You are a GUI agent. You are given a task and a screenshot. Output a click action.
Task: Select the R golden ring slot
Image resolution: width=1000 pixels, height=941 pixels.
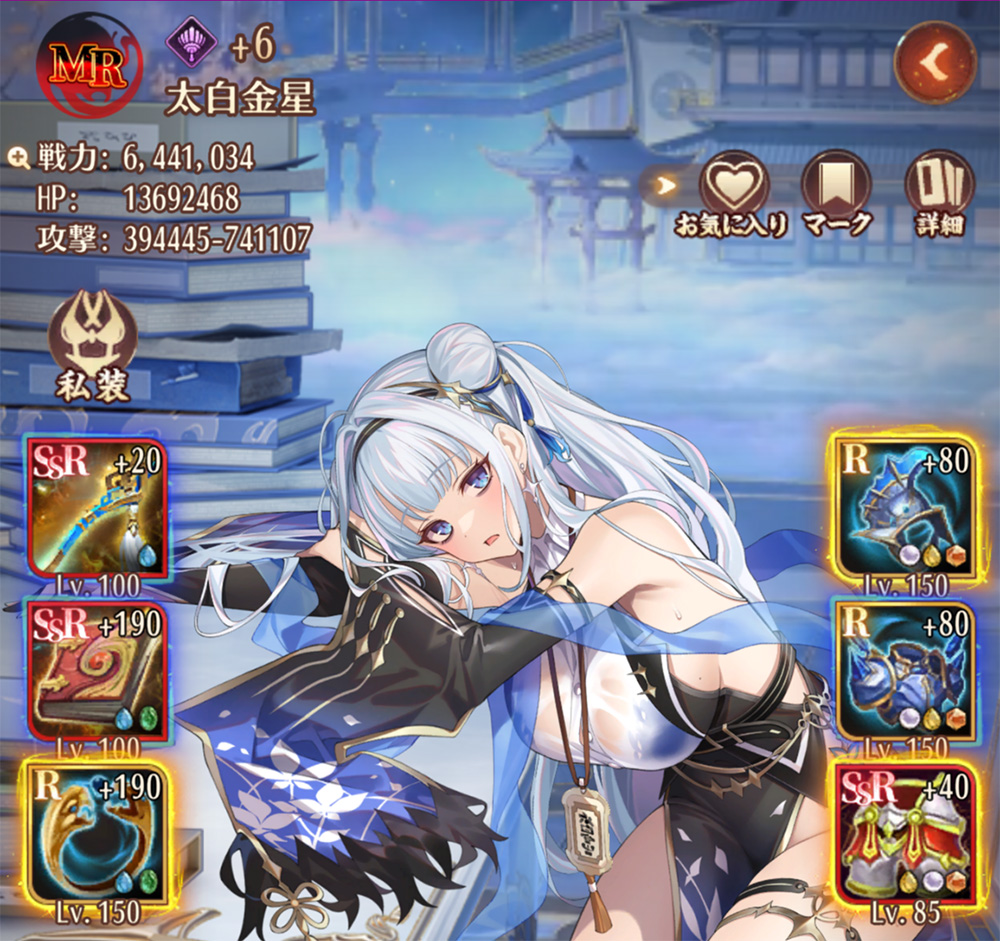point(97,833)
